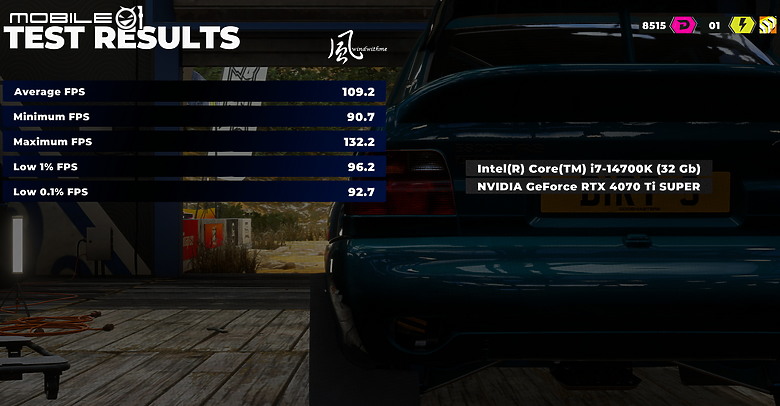Image resolution: width=780 pixels, height=406 pixels.
Task: Click the yellow lightning bolt icon
Action: click(741, 25)
